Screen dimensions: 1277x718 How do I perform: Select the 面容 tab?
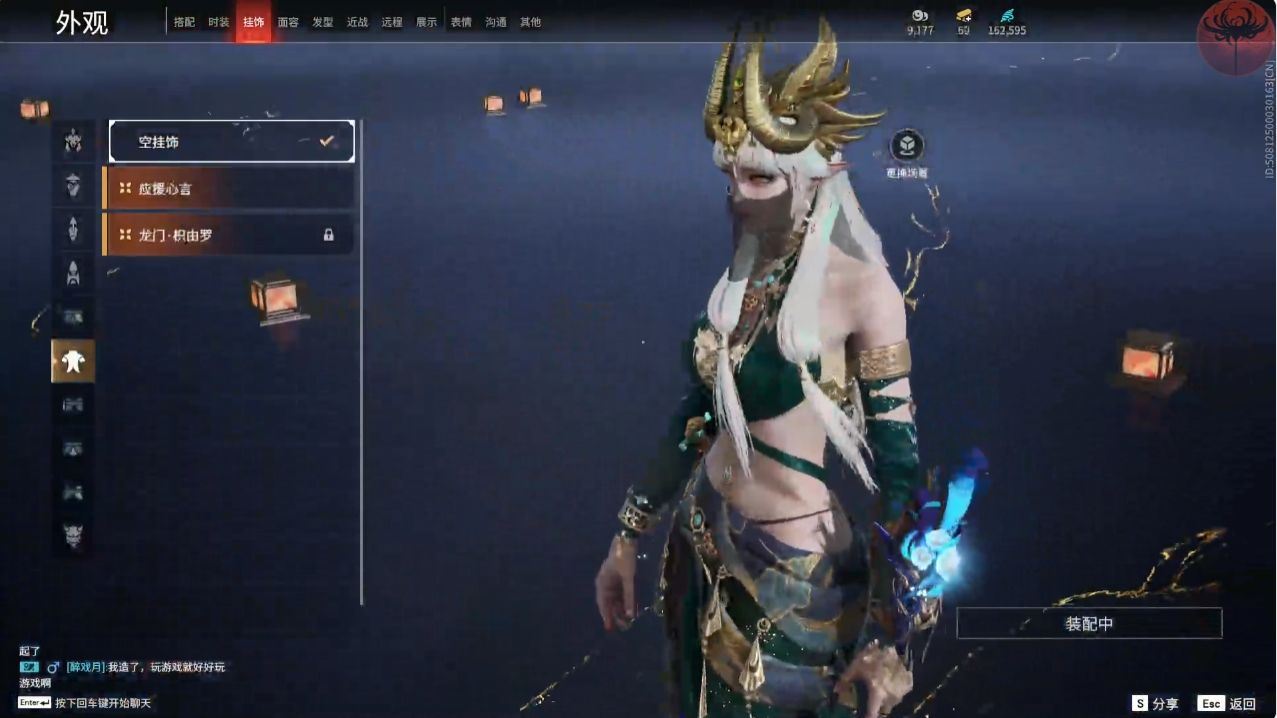[x=288, y=22]
